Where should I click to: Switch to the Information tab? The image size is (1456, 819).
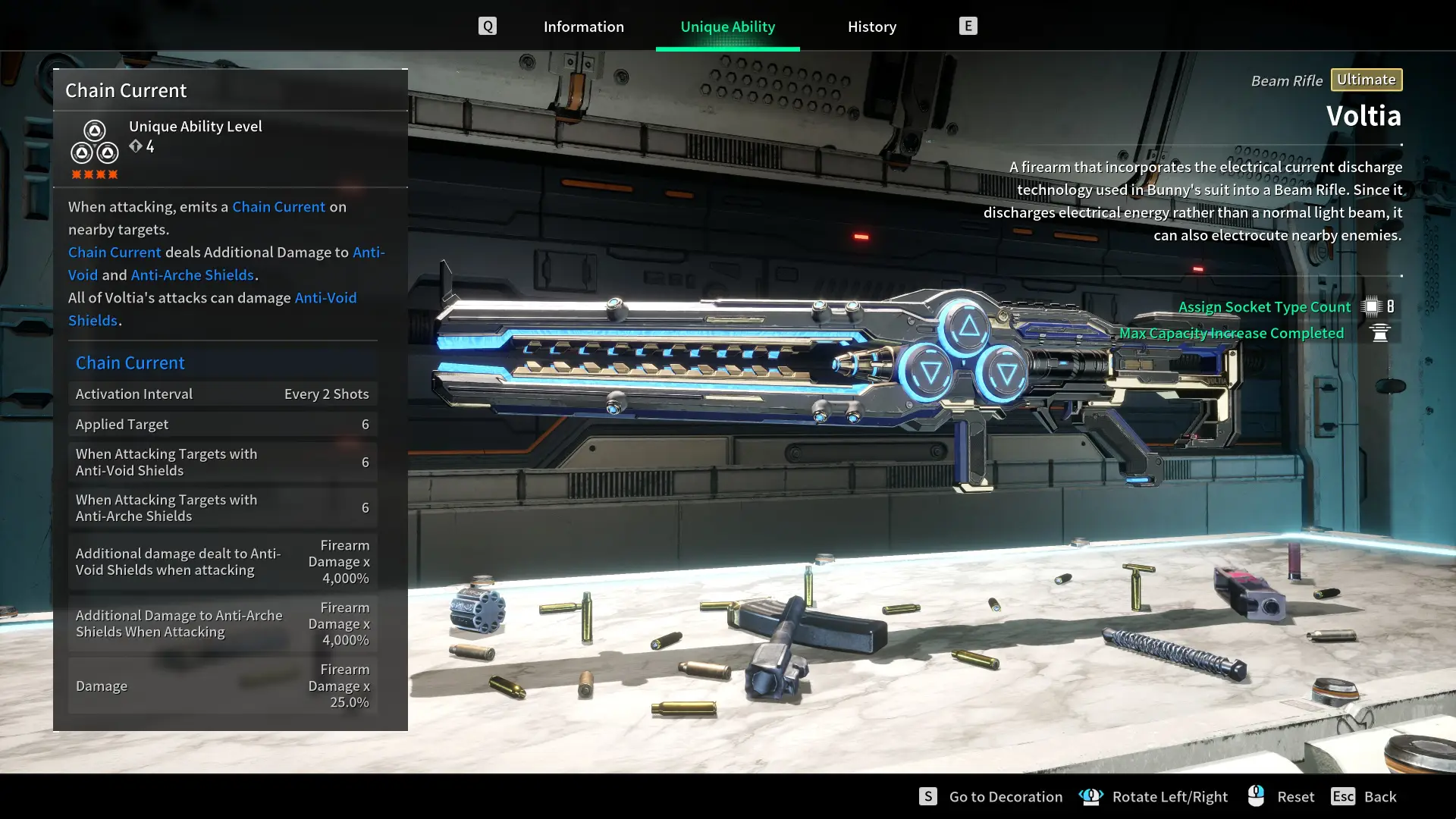pos(583,27)
